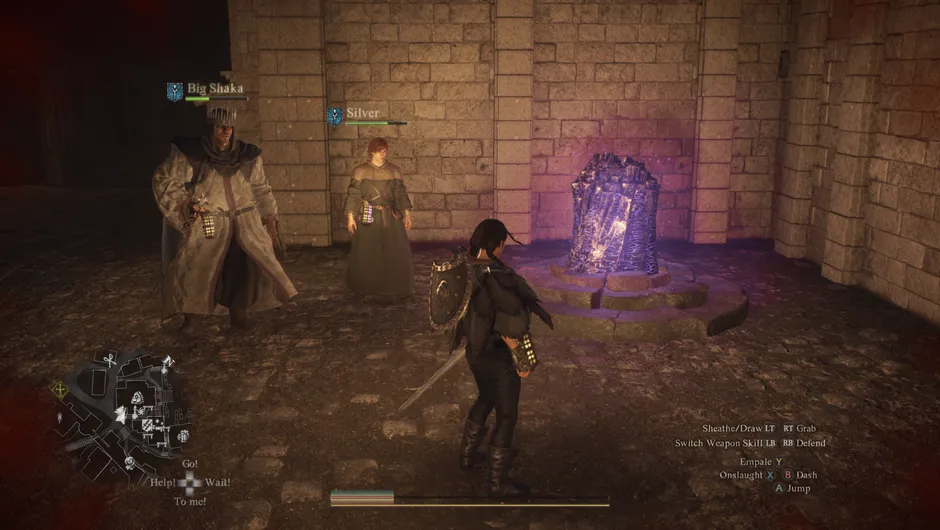Select Silver's blue vocation shield icon

pos(334,116)
